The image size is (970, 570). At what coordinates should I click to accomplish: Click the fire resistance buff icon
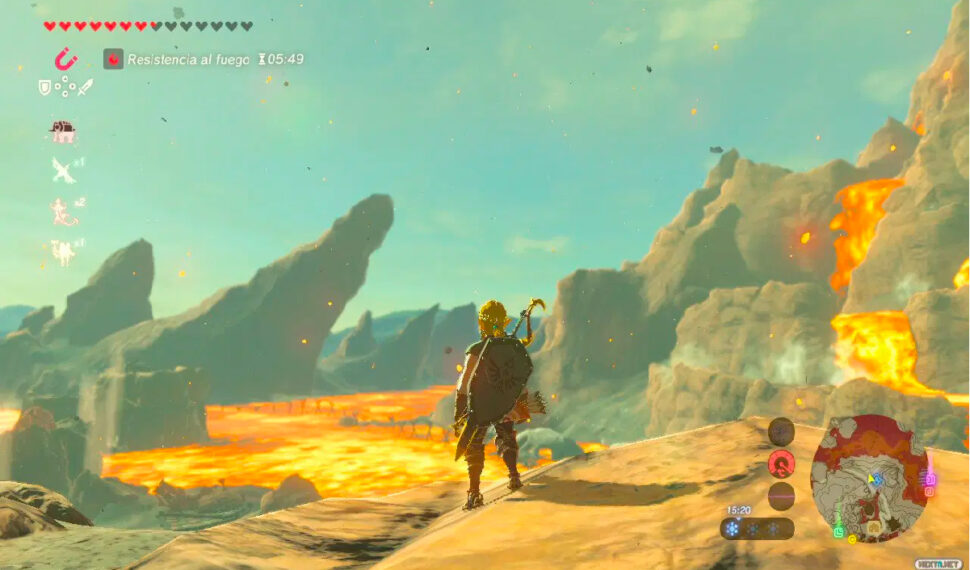pyautogui.click(x=113, y=59)
